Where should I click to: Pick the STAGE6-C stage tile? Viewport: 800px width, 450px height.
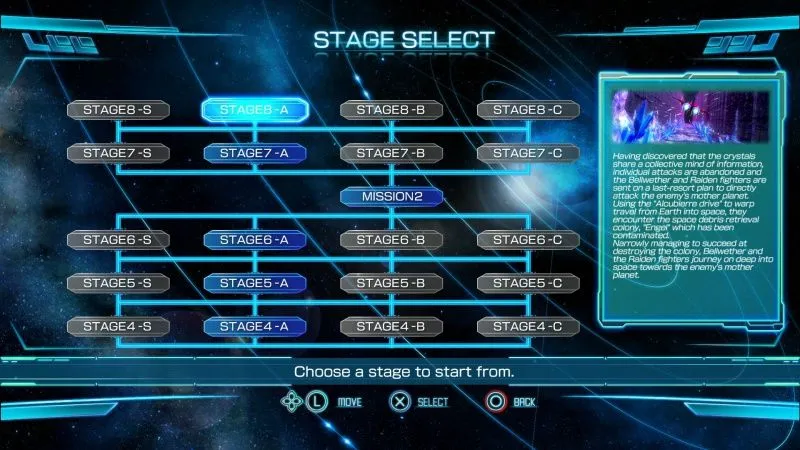[527, 239]
